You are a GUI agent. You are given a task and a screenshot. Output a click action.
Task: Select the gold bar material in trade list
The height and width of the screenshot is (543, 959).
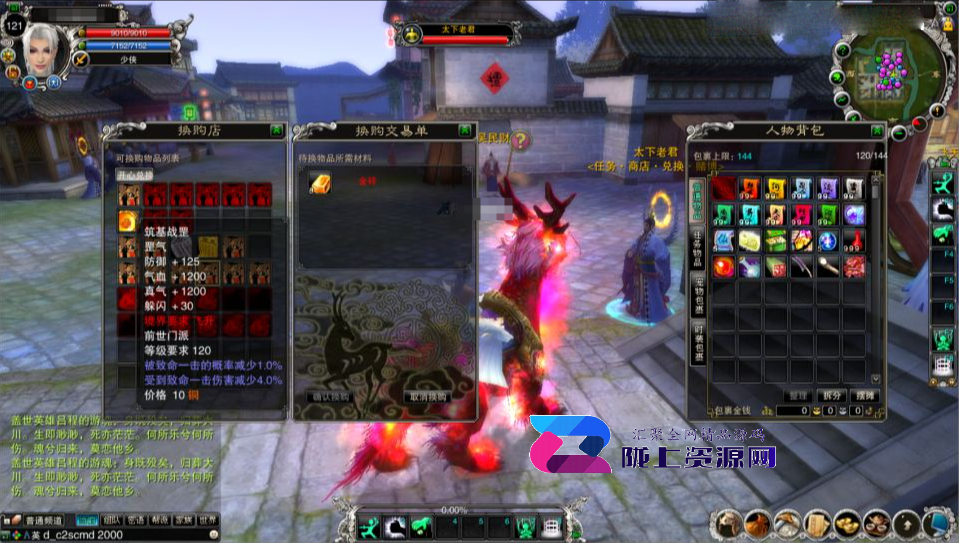pos(321,183)
